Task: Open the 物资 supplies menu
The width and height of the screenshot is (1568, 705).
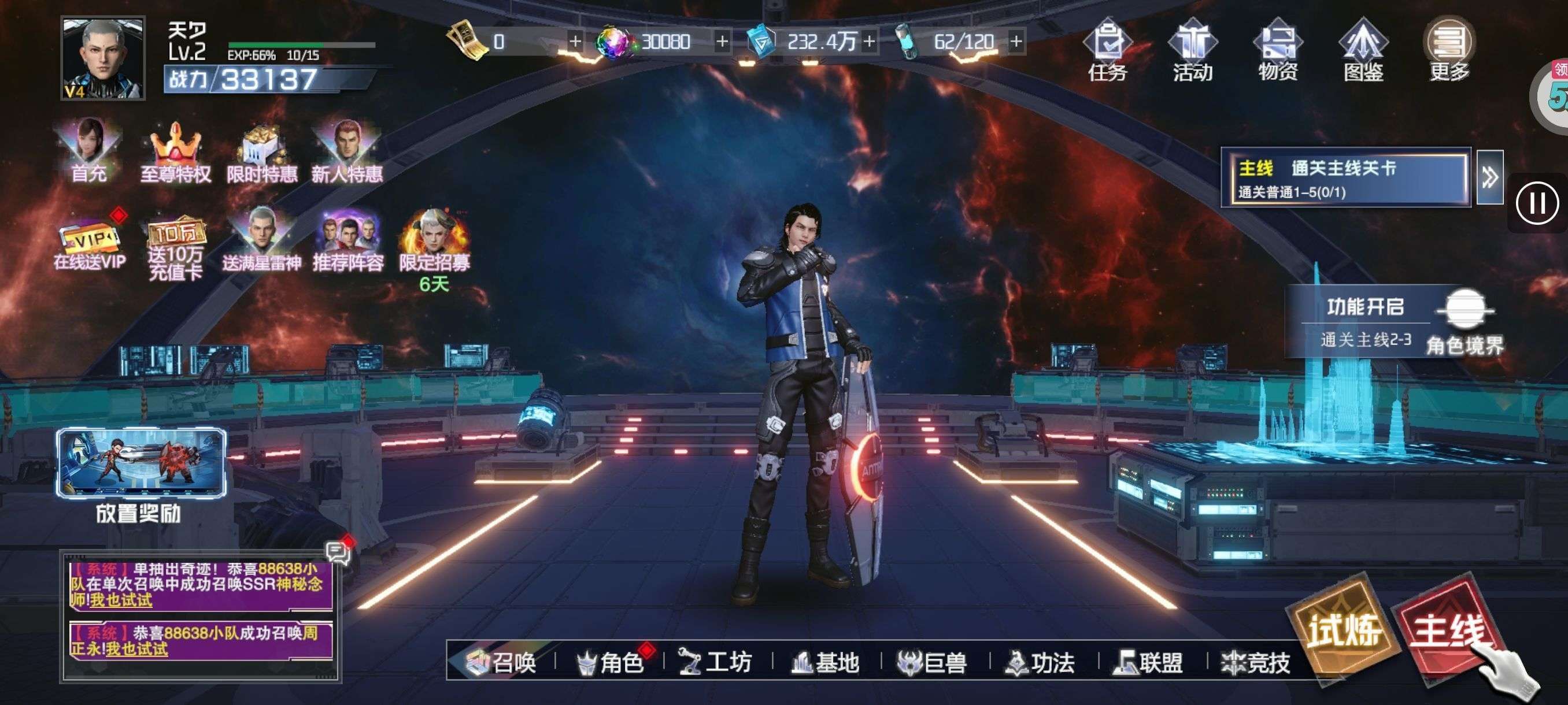Action: tap(1278, 53)
